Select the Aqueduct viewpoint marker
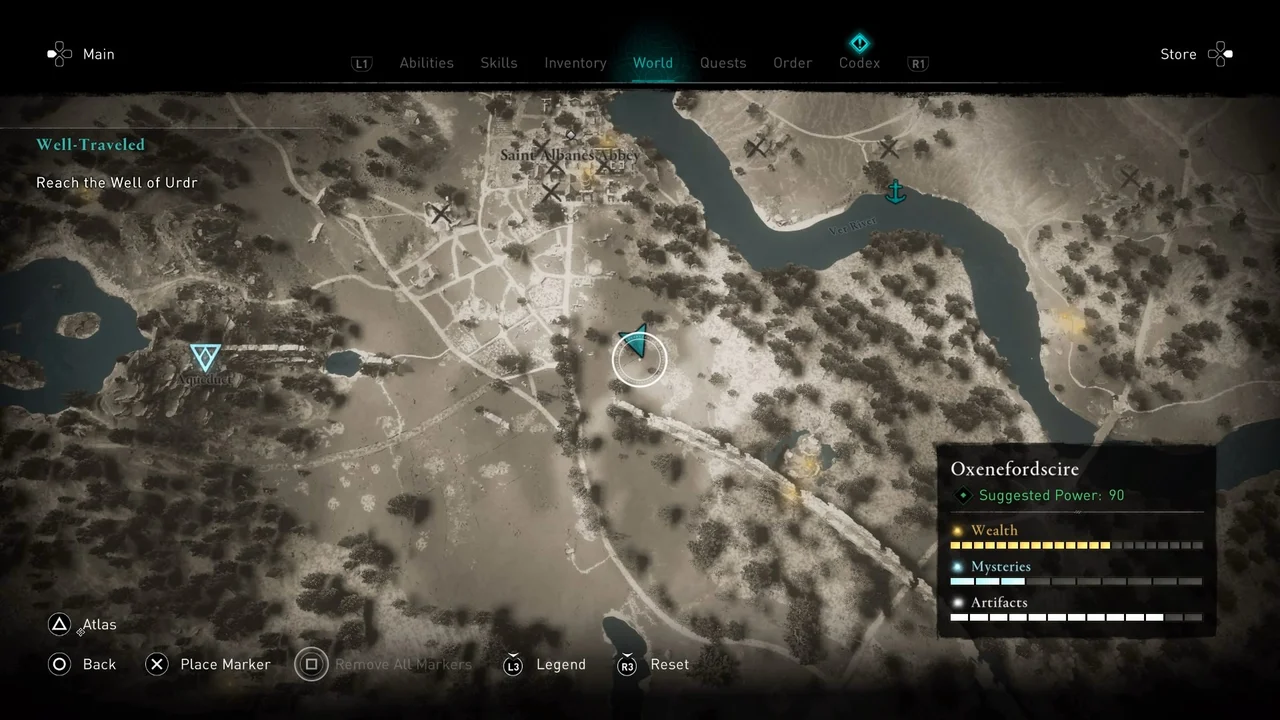Image resolution: width=1280 pixels, height=720 pixels. tap(204, 356)
